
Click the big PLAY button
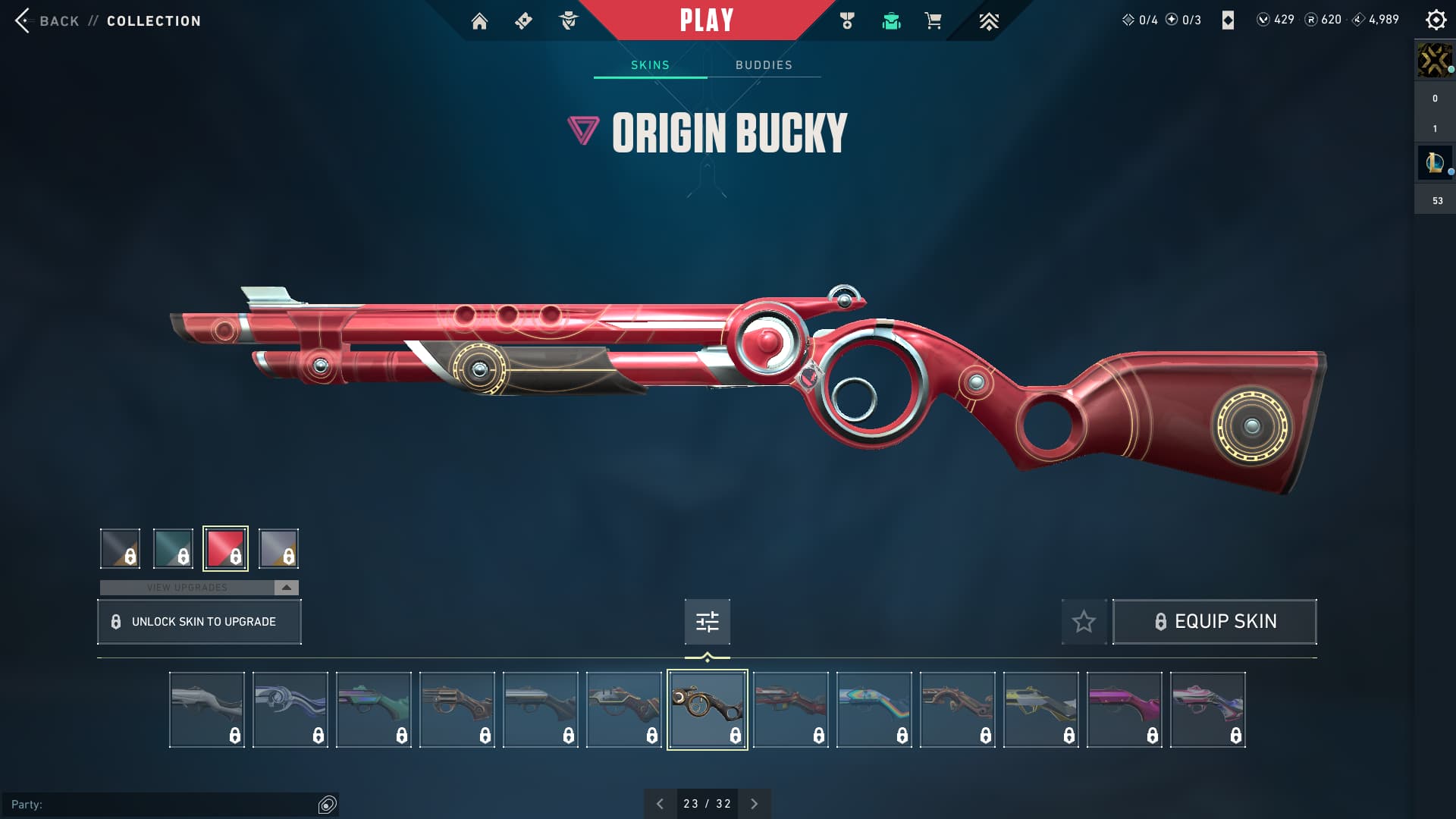click(706, 20)
